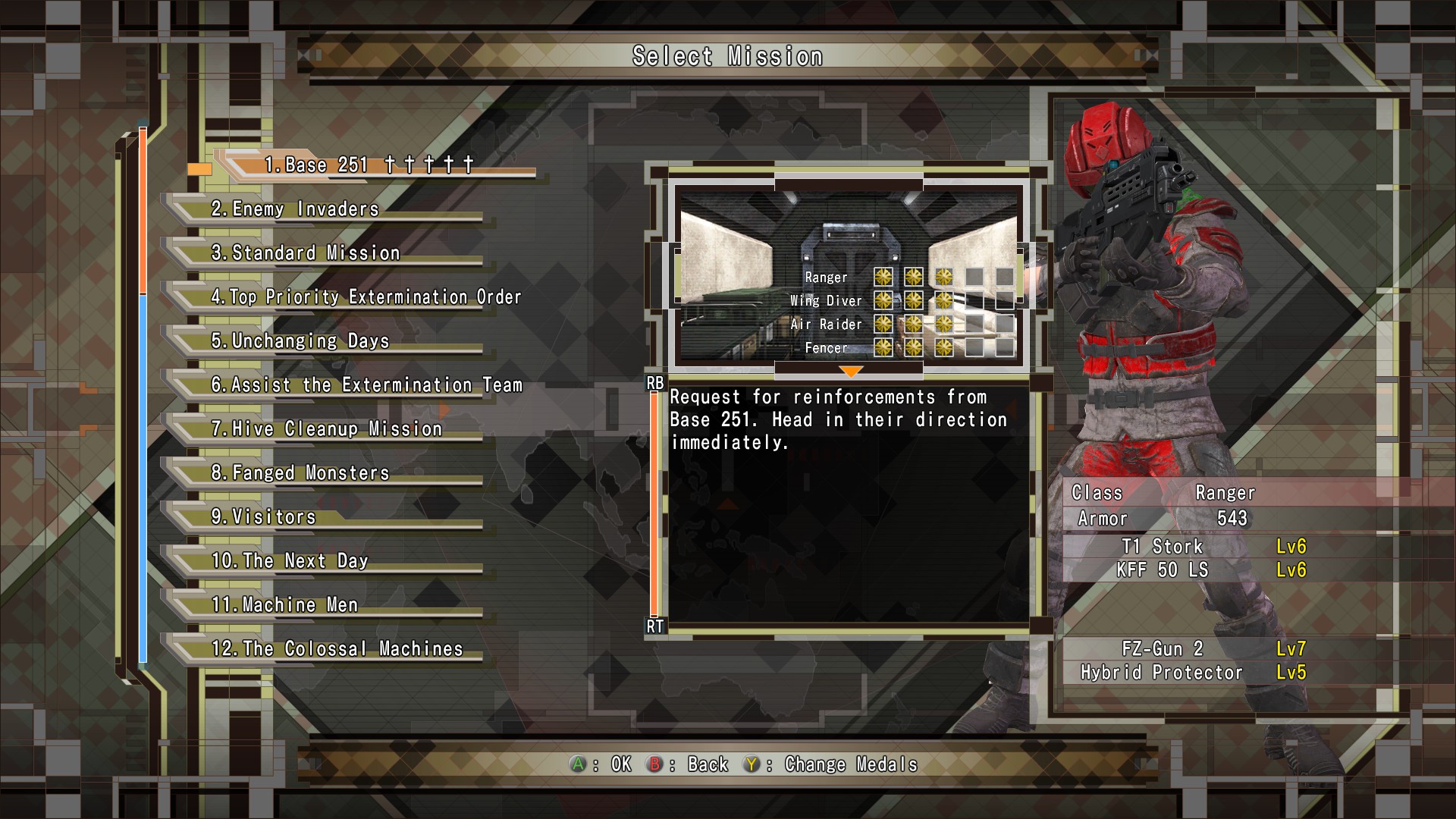
Task: Select the KFF 50 LS weapon entry
Action: [1162, 570]
